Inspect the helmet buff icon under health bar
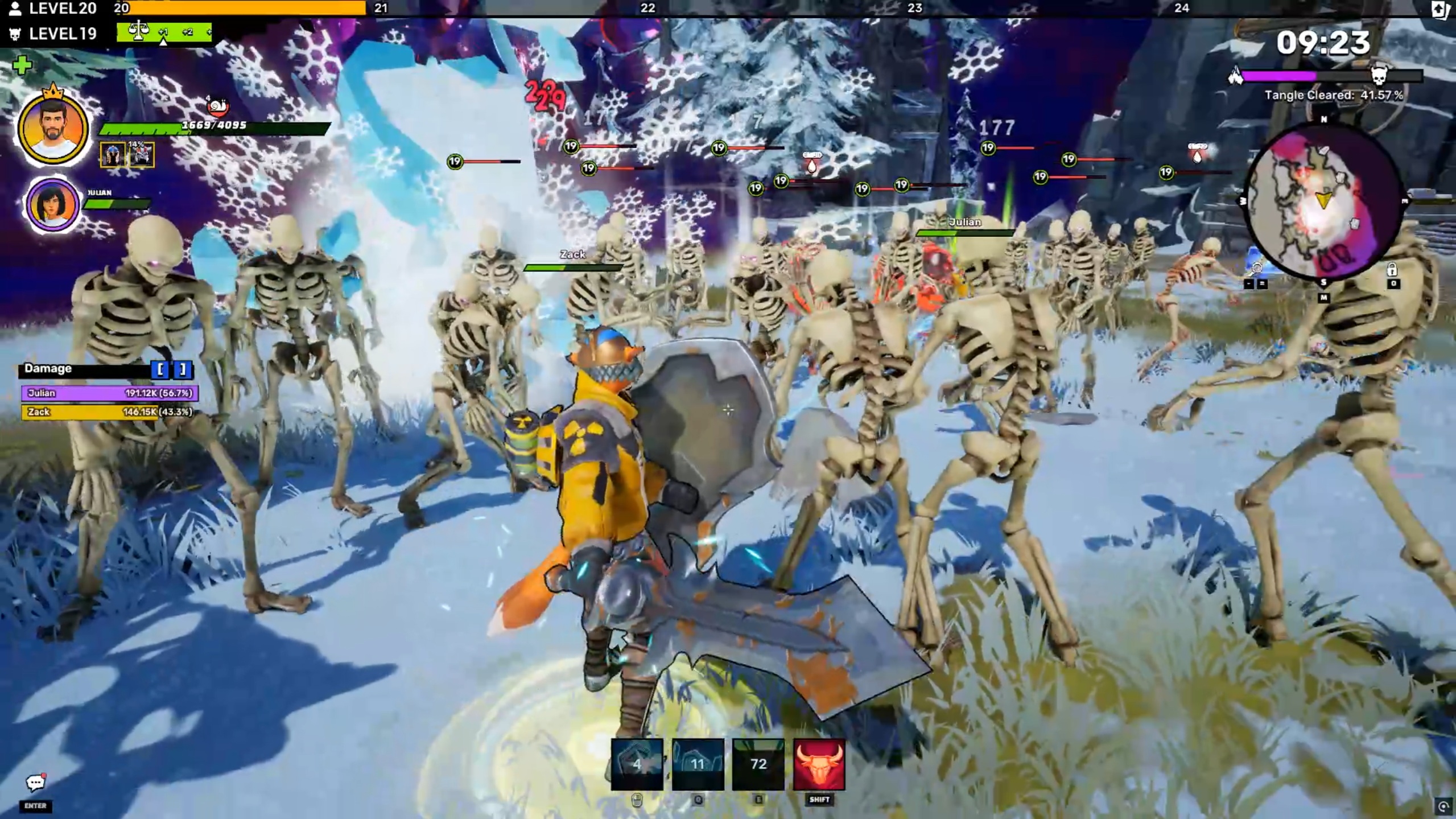Viewport: 1456px width, 819px height. tap(113, 155)
